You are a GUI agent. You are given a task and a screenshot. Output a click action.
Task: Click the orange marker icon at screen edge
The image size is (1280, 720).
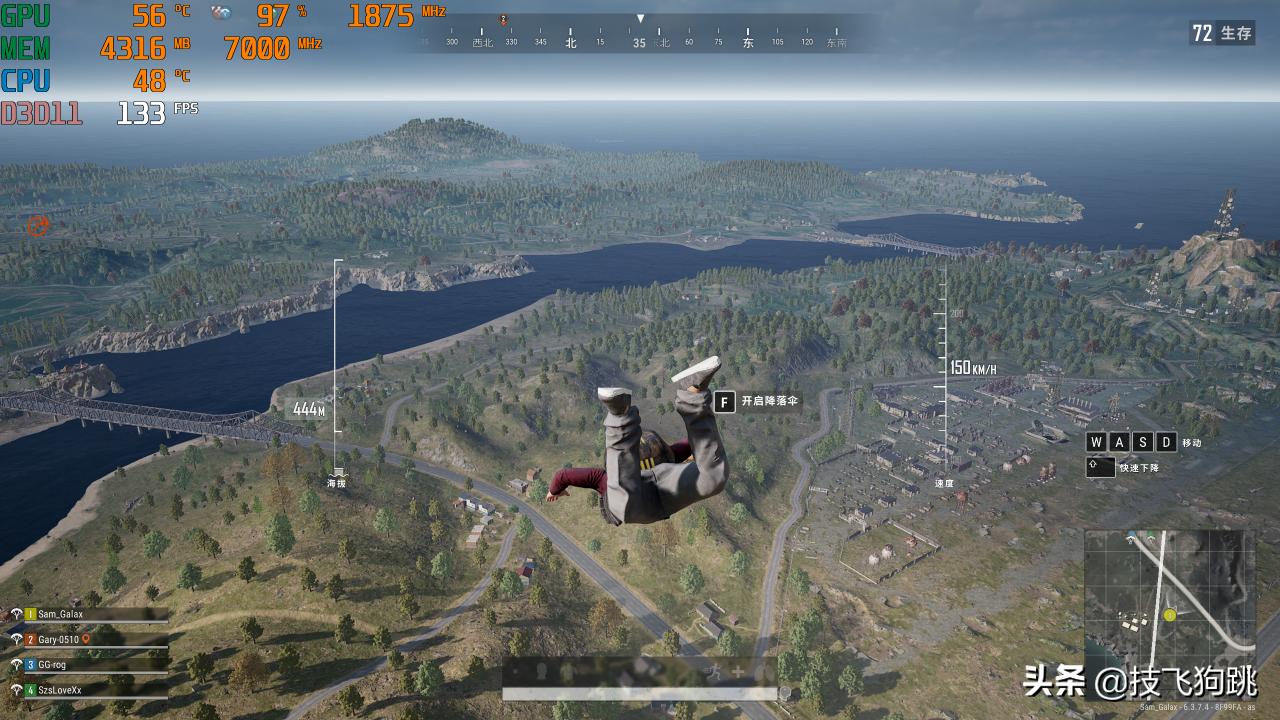[38, 225]
